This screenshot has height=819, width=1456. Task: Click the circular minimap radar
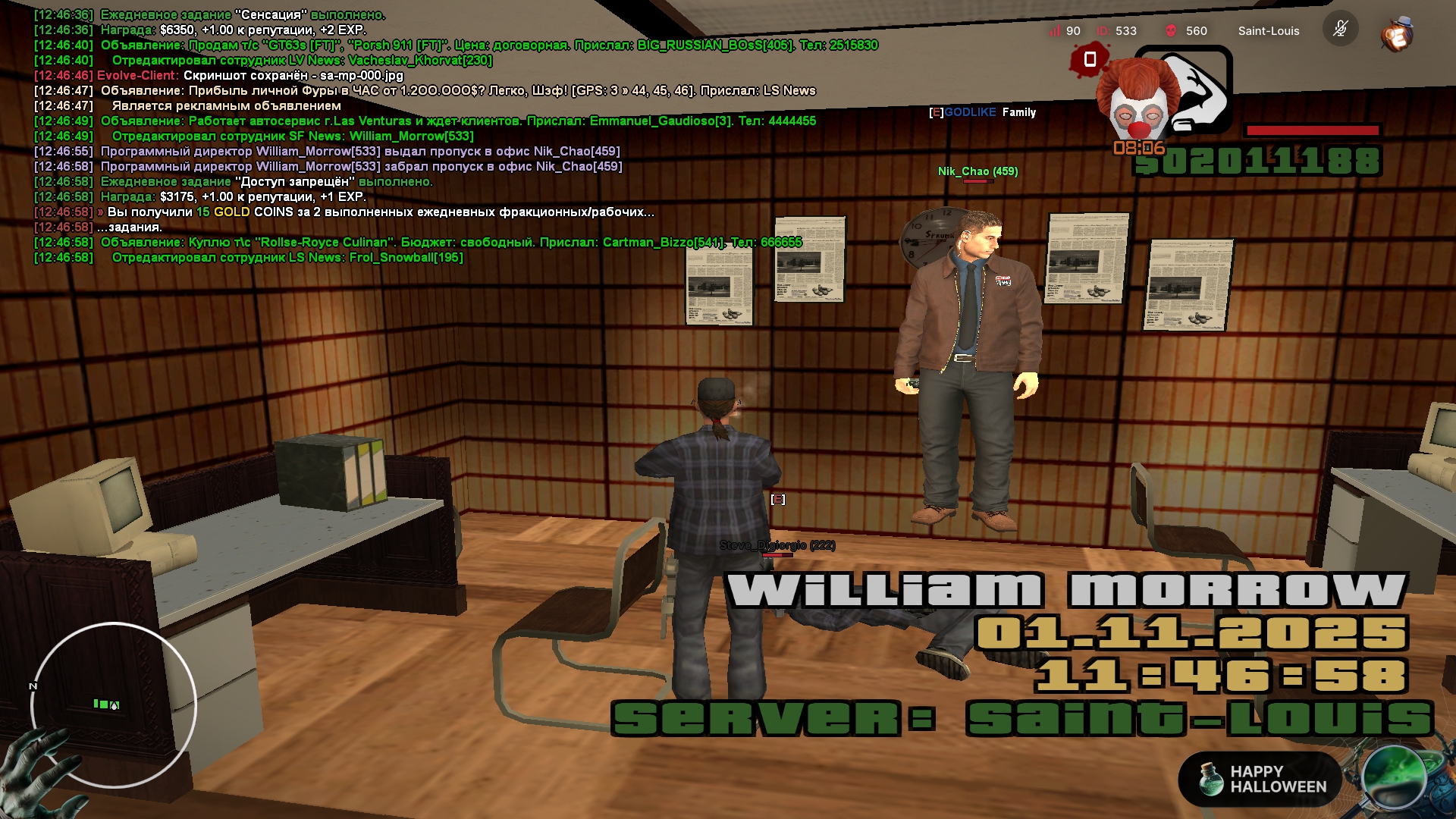tap(114, 705)
